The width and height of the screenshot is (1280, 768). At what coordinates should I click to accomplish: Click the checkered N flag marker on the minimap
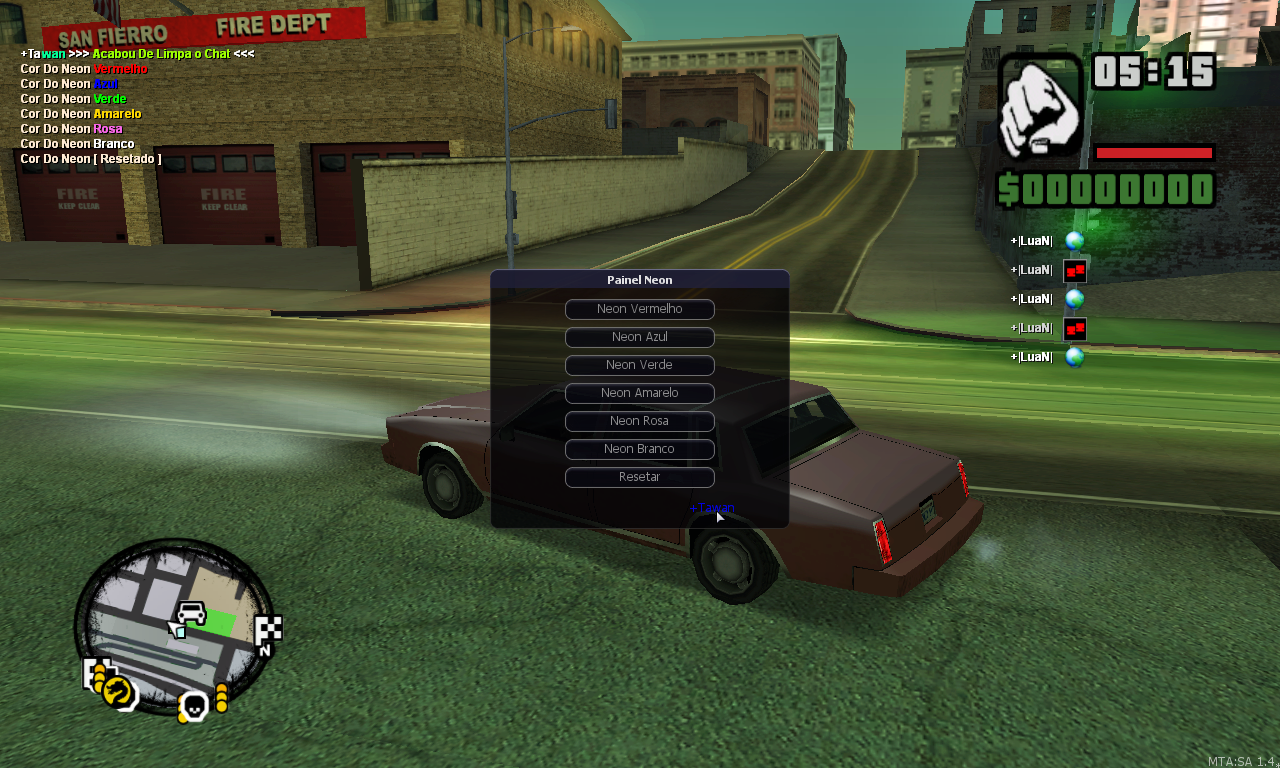266,631
